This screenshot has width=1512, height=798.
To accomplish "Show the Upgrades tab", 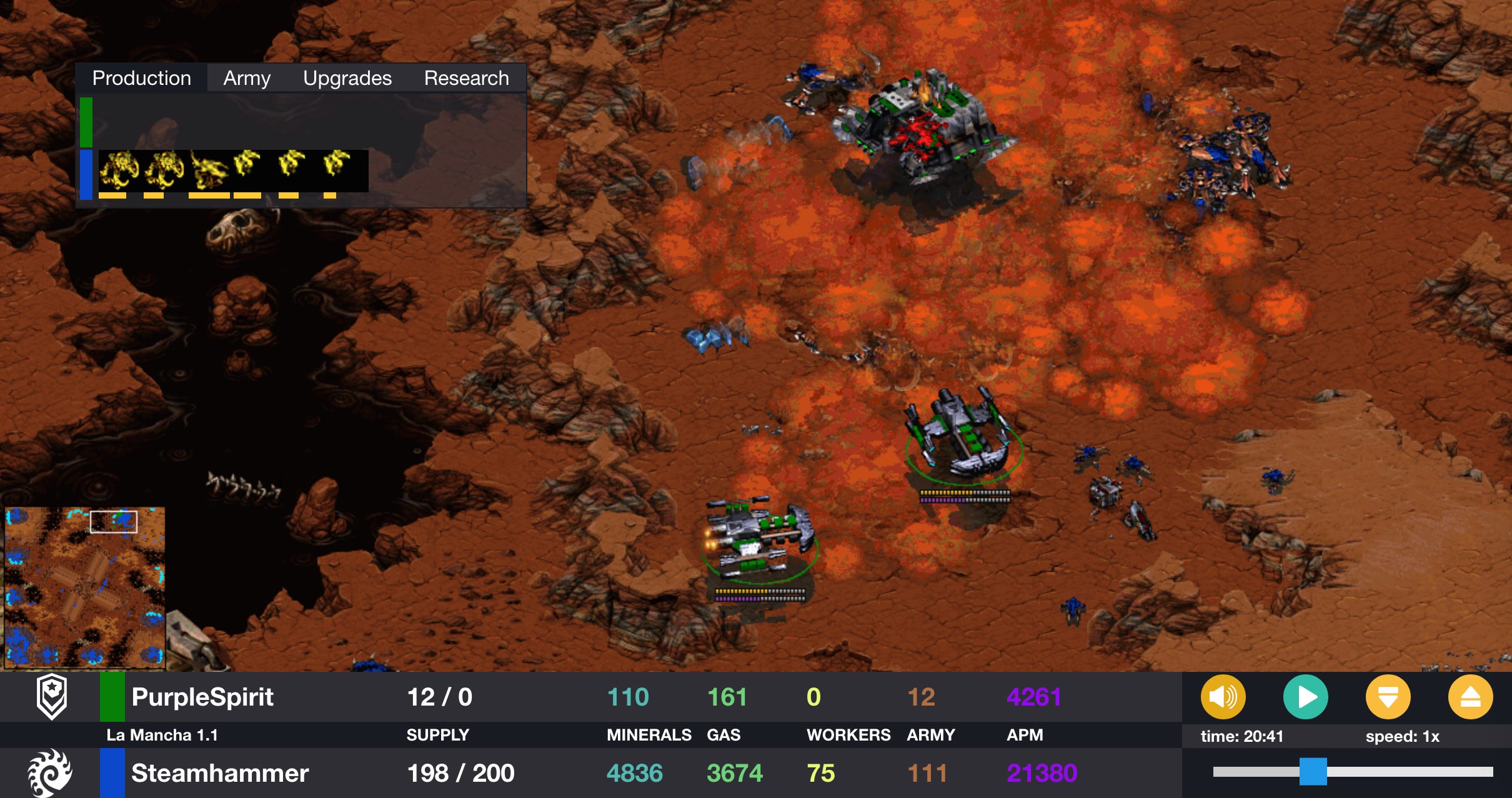I will click(x=347, y=78).
